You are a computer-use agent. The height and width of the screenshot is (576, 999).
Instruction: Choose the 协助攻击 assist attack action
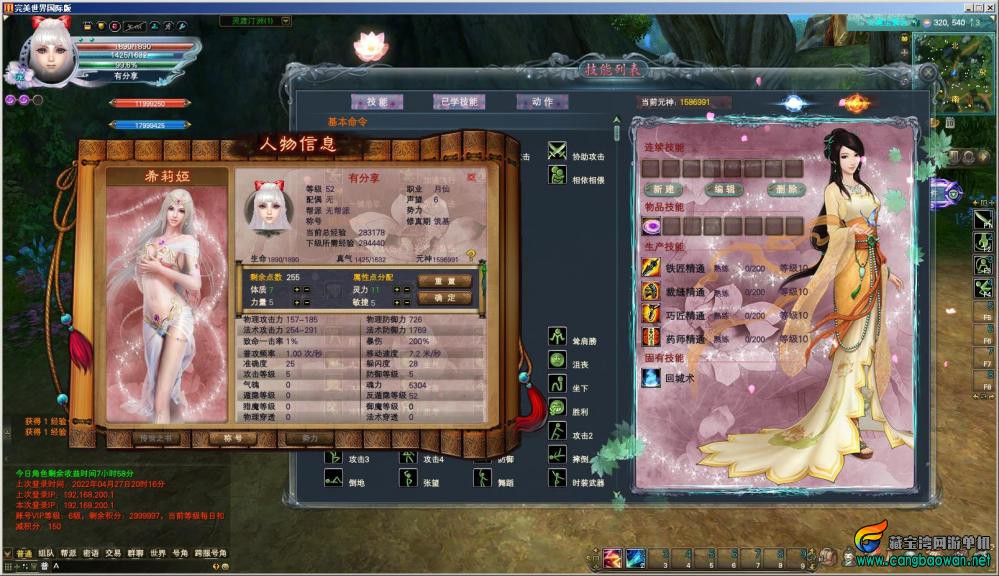pyautogui.click(x=557, y=153)
